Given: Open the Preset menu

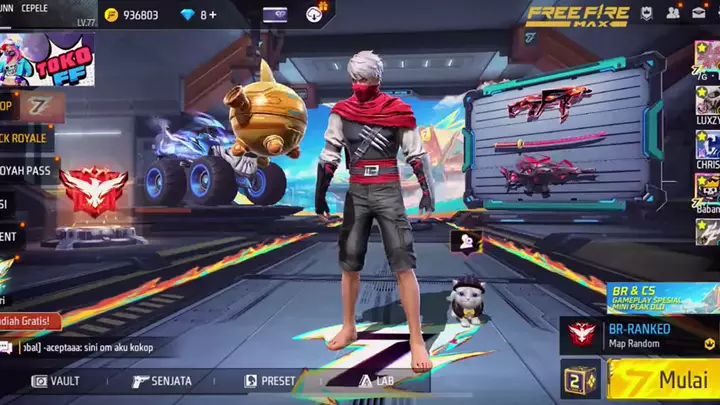Looking at the screenshot, I should (x=270, y=381).
